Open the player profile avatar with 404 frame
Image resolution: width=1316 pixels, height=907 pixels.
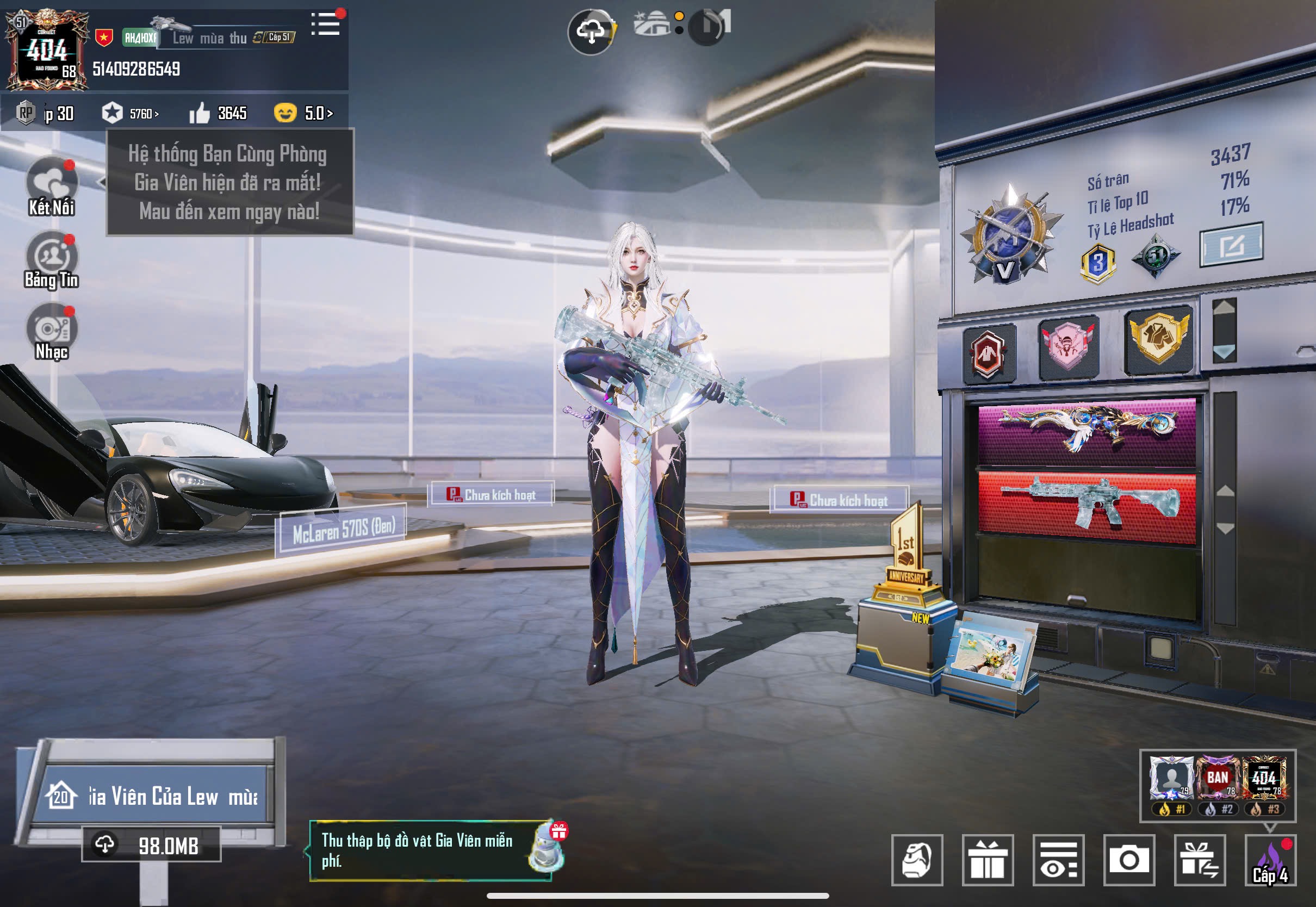47,52
